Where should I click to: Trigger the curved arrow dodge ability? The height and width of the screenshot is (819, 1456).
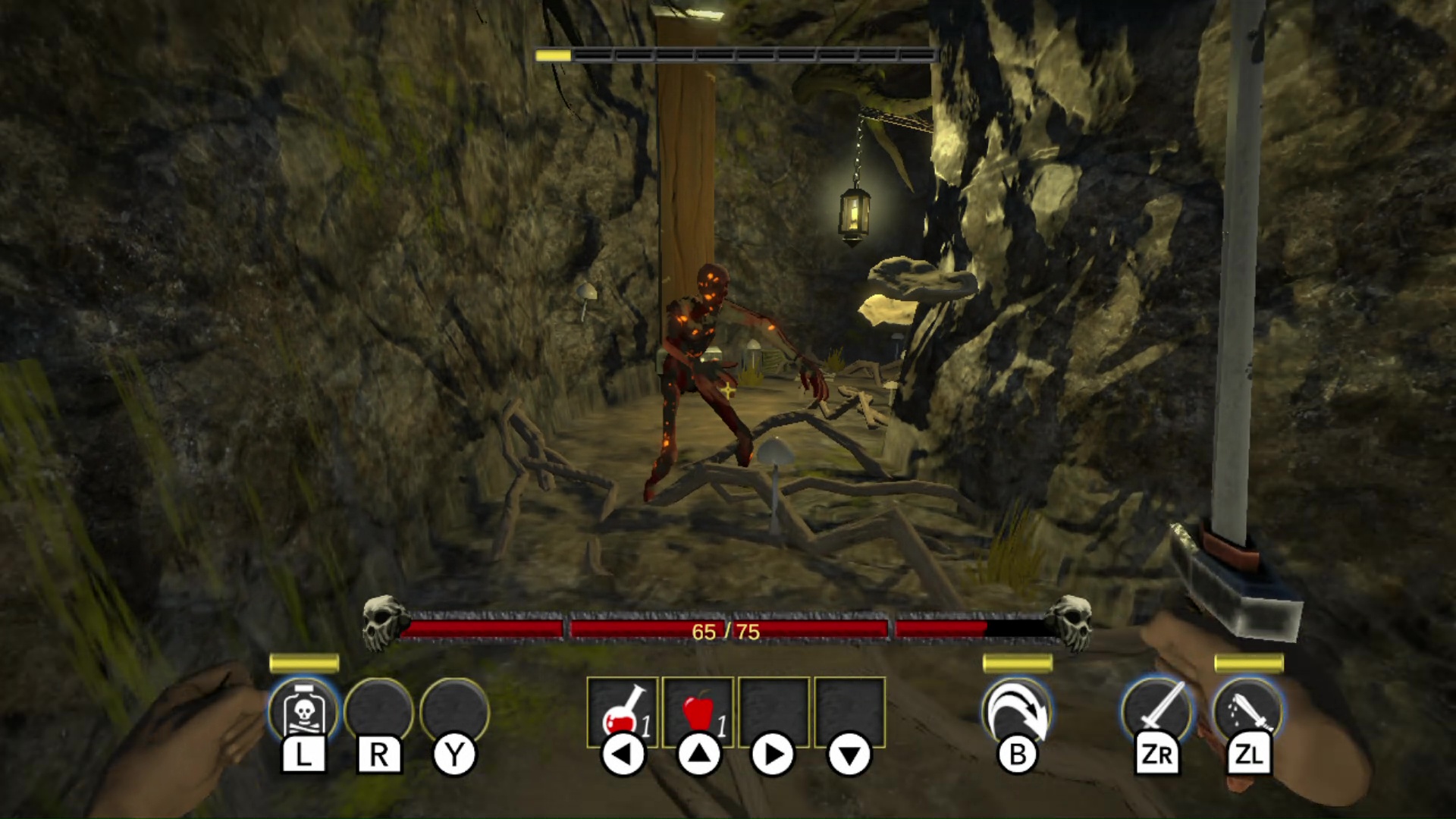[1017, 711]
